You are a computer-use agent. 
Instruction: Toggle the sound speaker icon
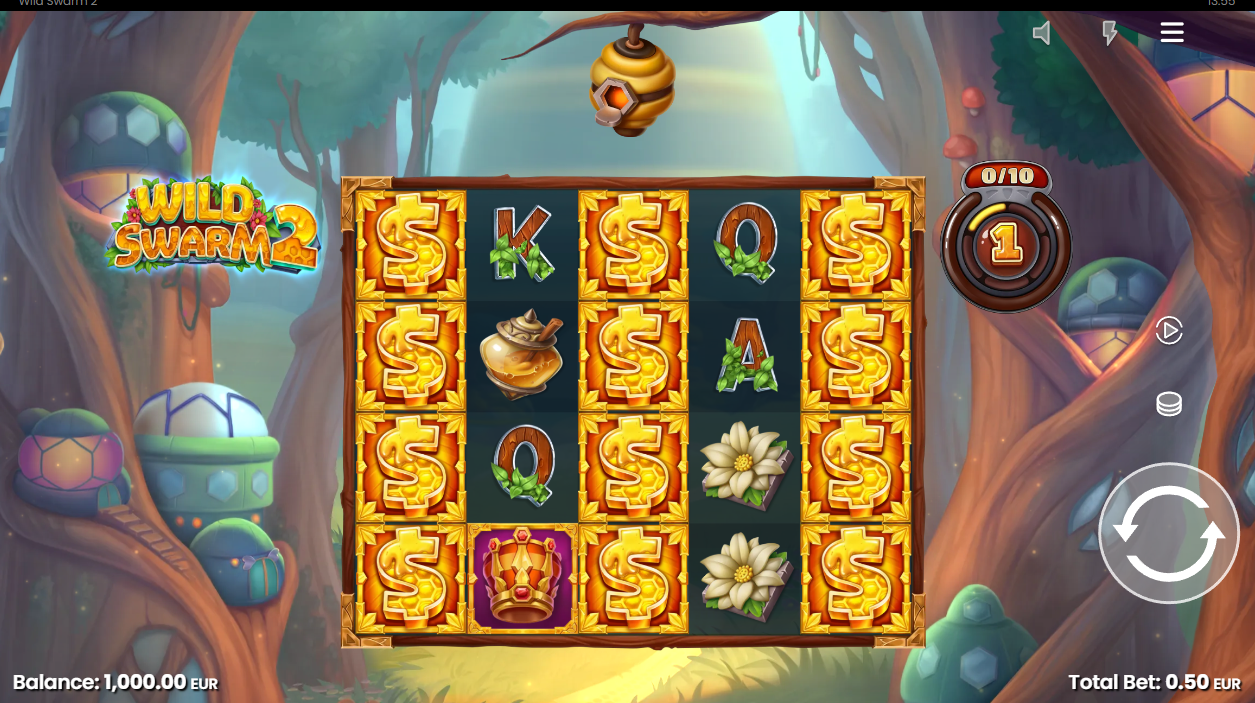click(1042, 33)
